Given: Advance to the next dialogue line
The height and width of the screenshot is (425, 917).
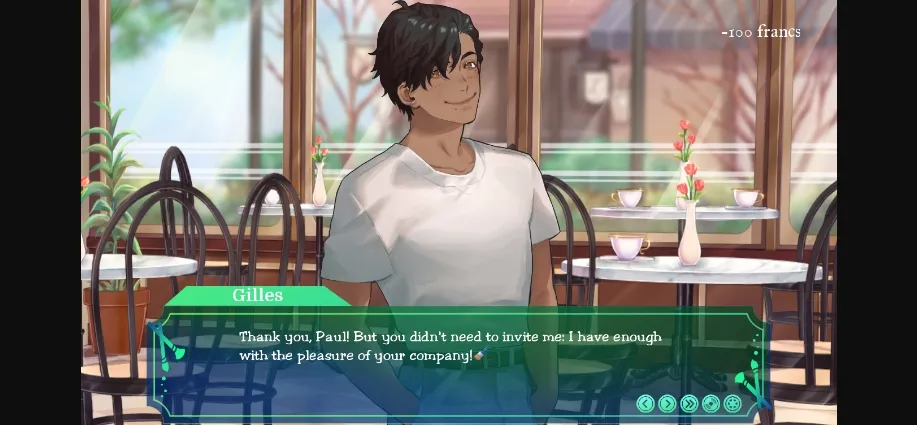Looking at the screenshot, I should coord(667,403).
